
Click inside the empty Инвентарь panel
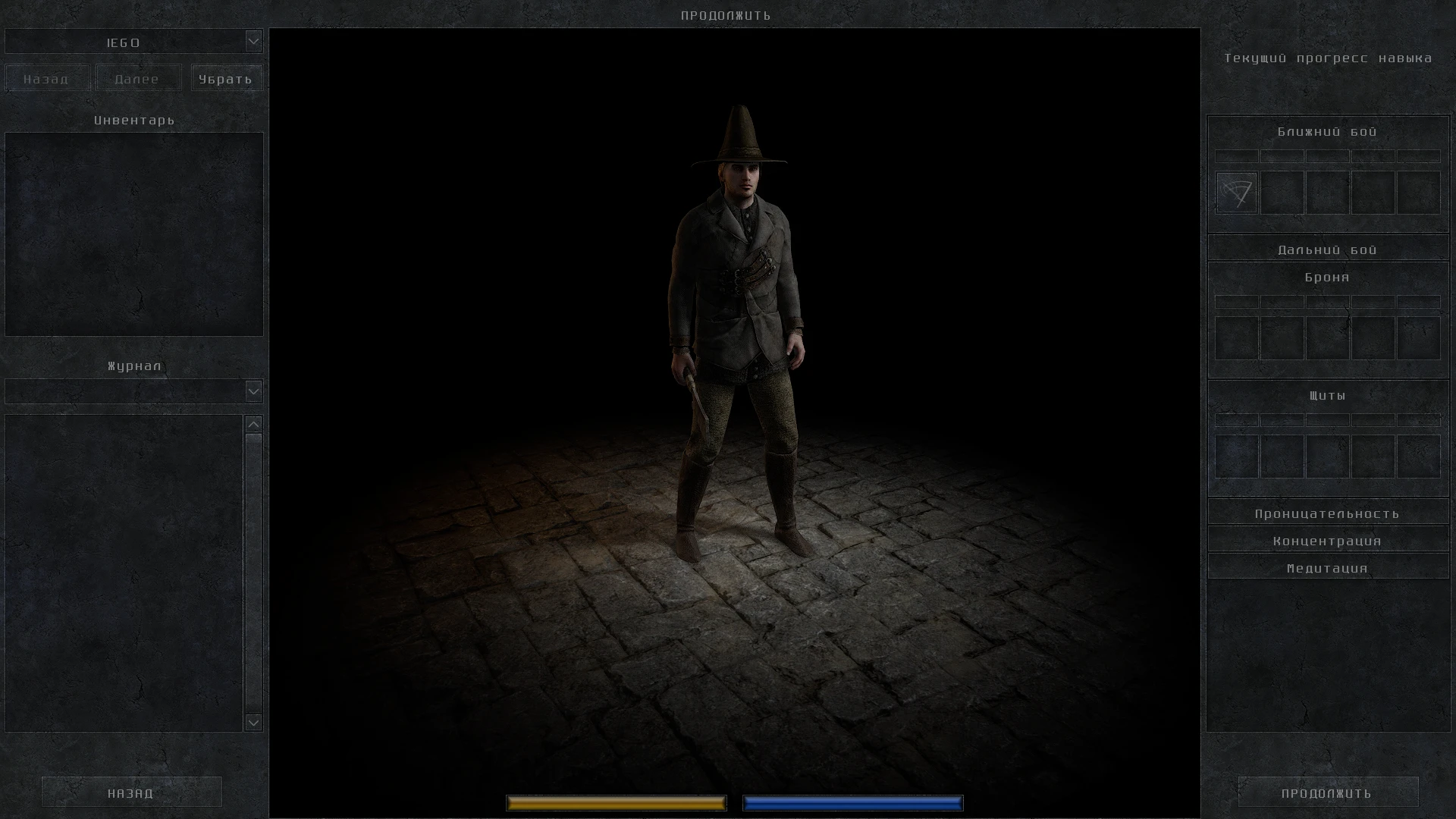click(x=133, y=234)
